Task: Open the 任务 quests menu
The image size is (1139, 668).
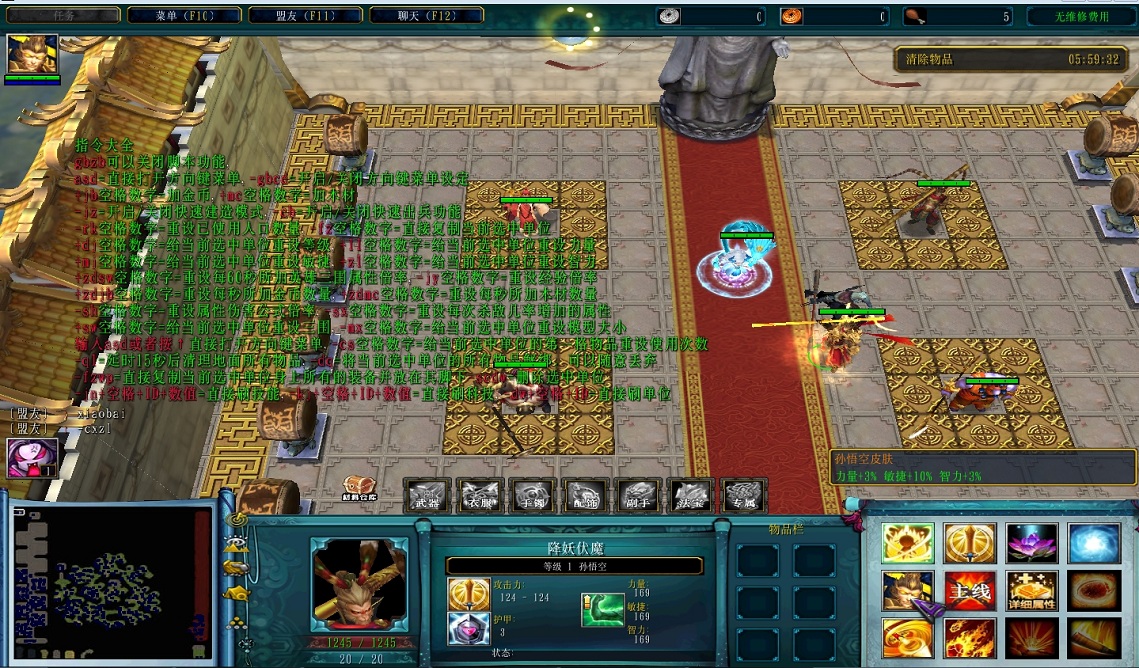Action: (62, 15)
